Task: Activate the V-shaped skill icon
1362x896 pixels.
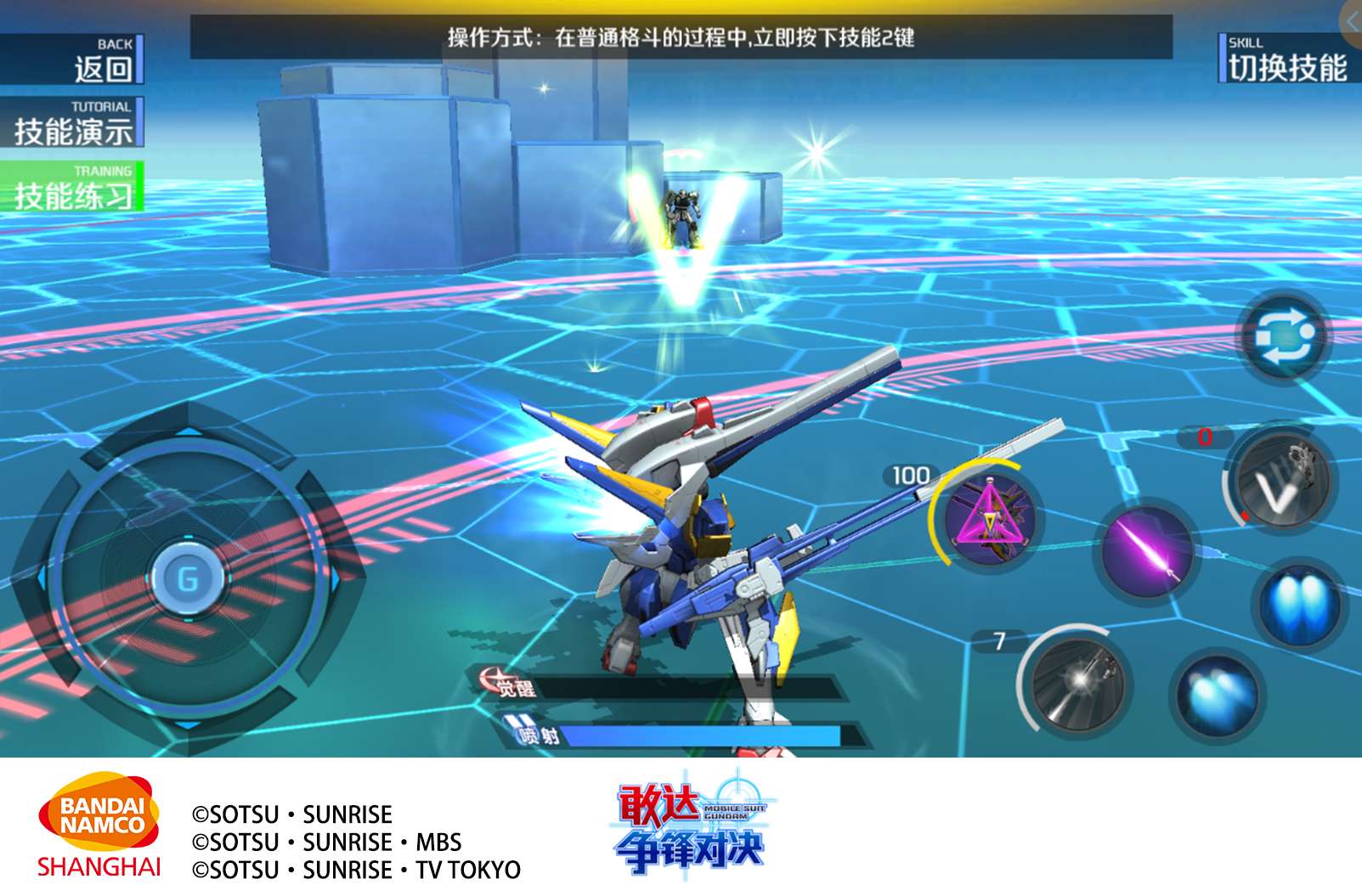Action: coord(1282,482)
